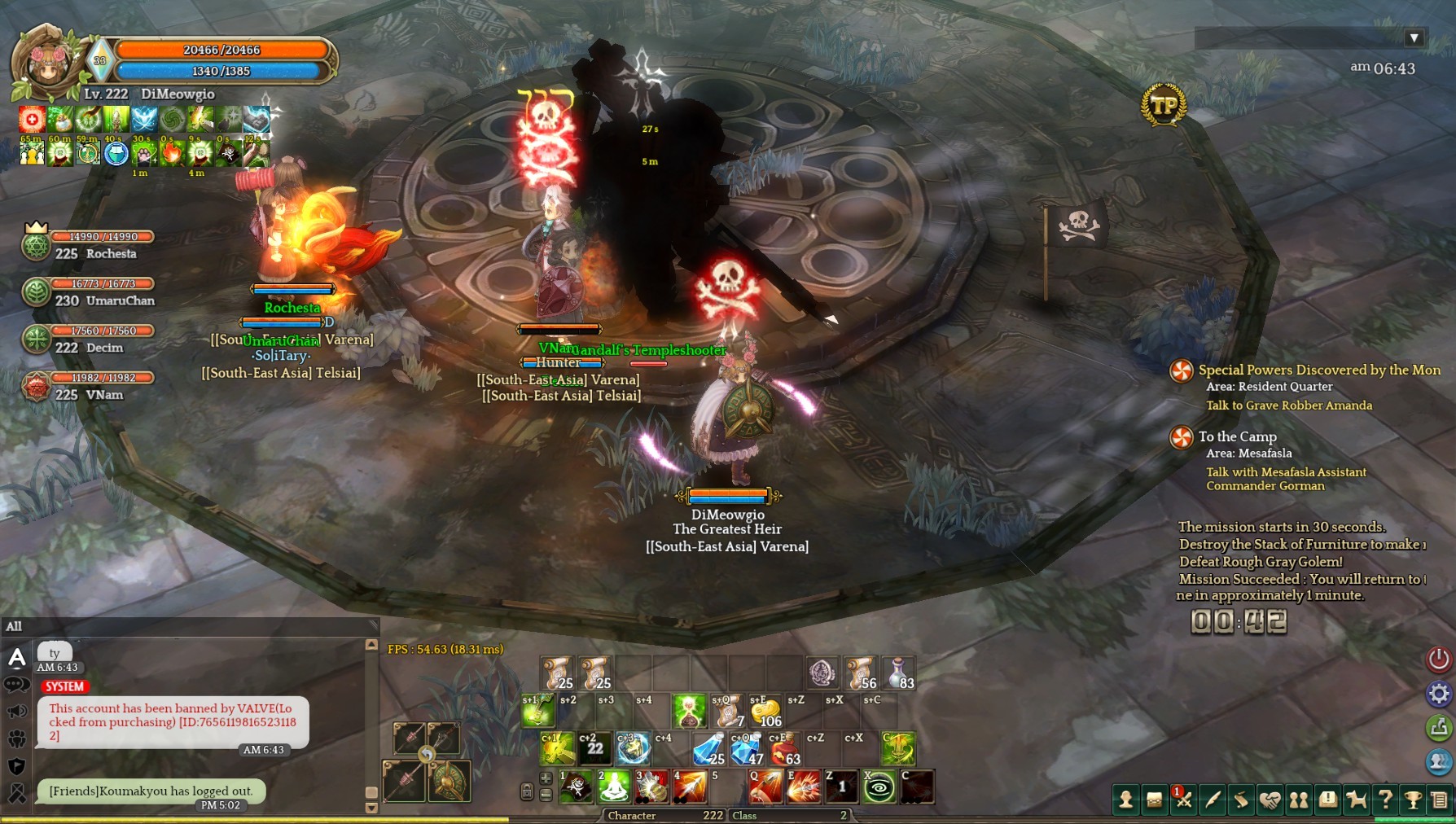
Task: Open the companion pet menu icon
Action: click(x=1357, y=800)
